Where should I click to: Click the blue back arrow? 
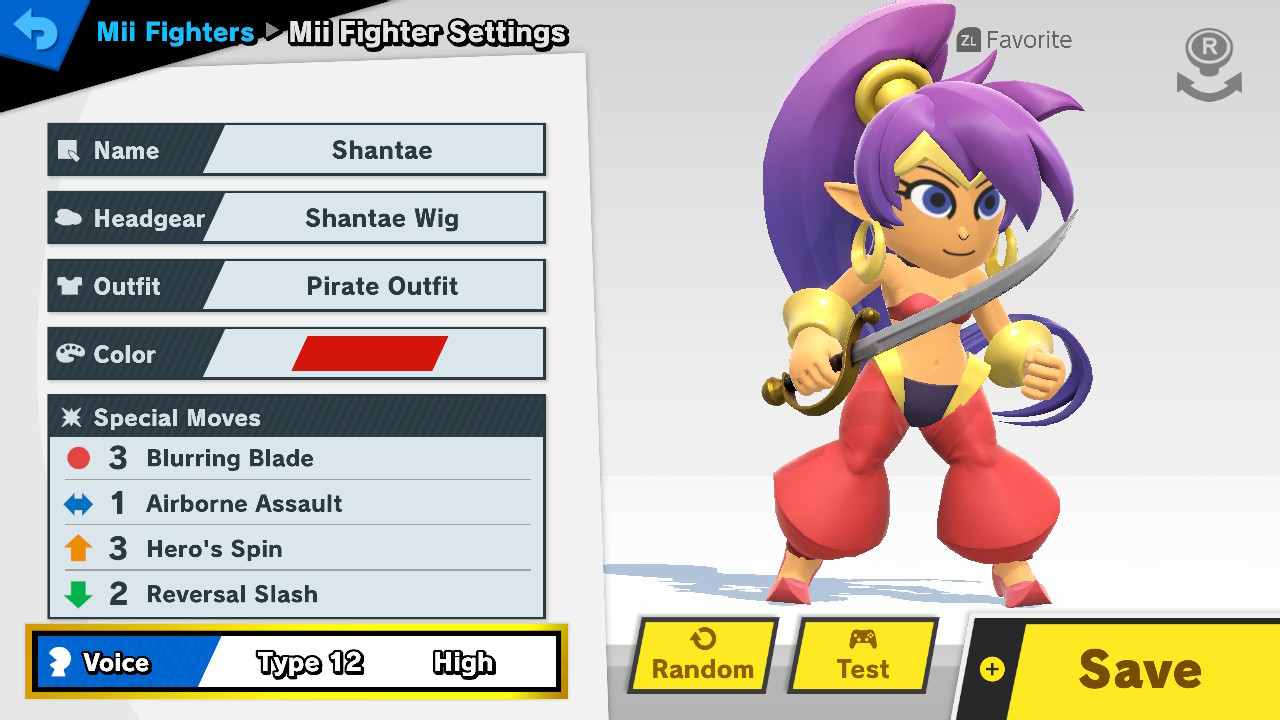click(36, 32)
